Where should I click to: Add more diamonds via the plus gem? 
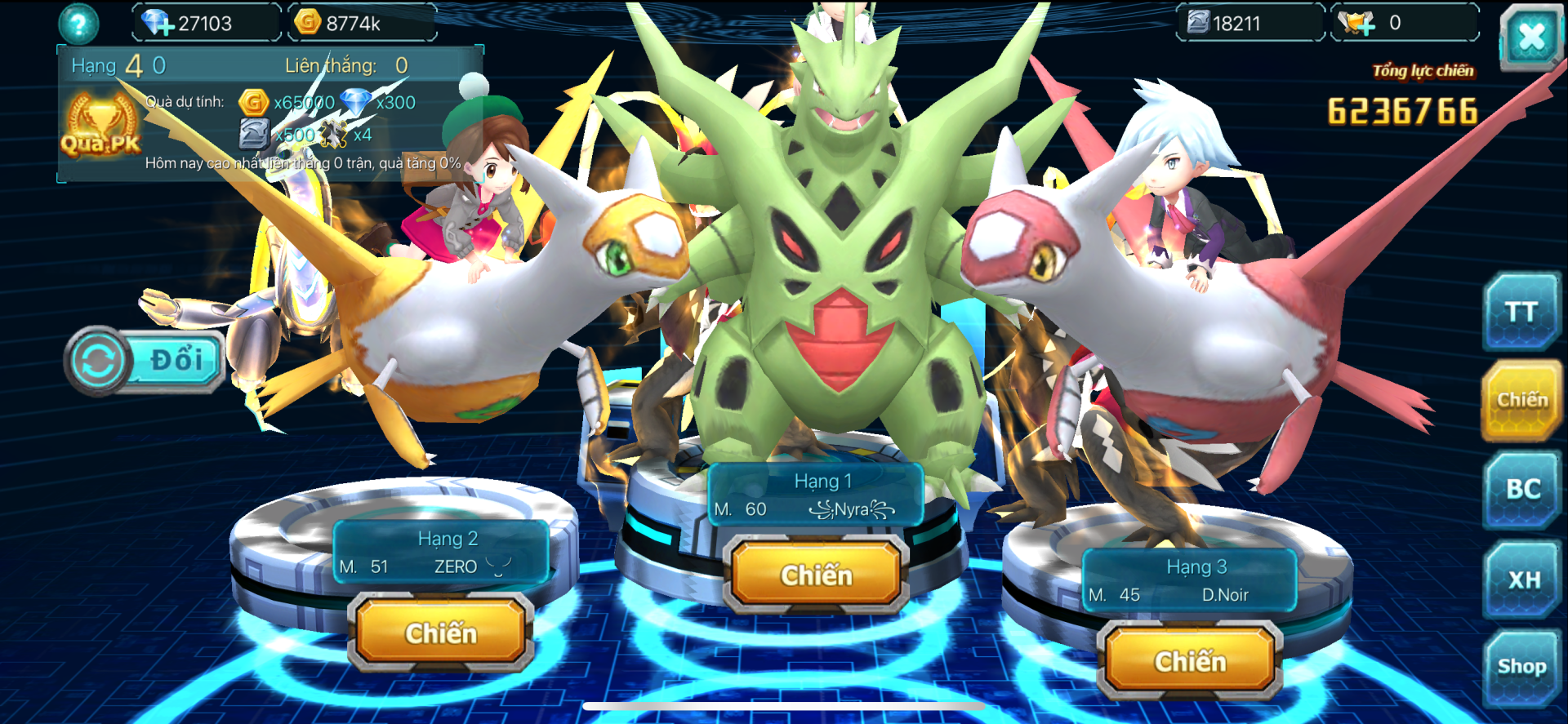156,23
